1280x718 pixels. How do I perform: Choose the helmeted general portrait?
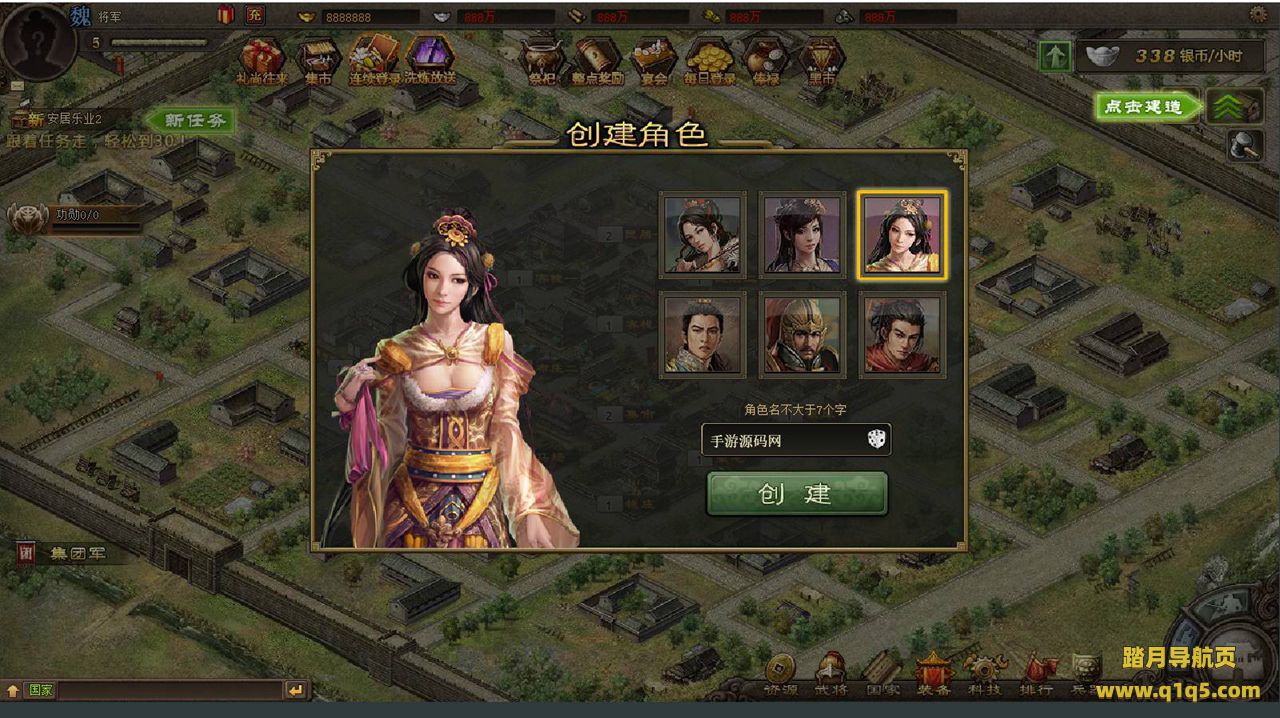pos(802,335)
